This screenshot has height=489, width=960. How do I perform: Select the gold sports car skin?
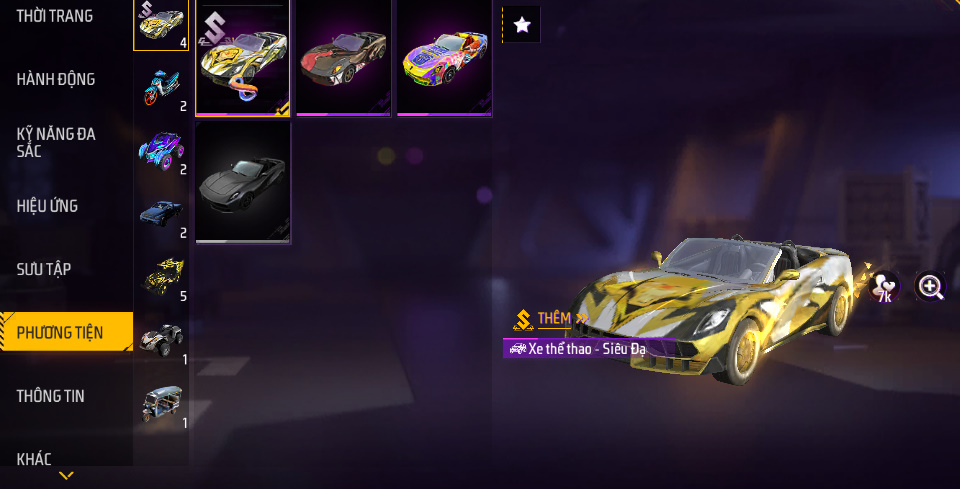point(243,58)
